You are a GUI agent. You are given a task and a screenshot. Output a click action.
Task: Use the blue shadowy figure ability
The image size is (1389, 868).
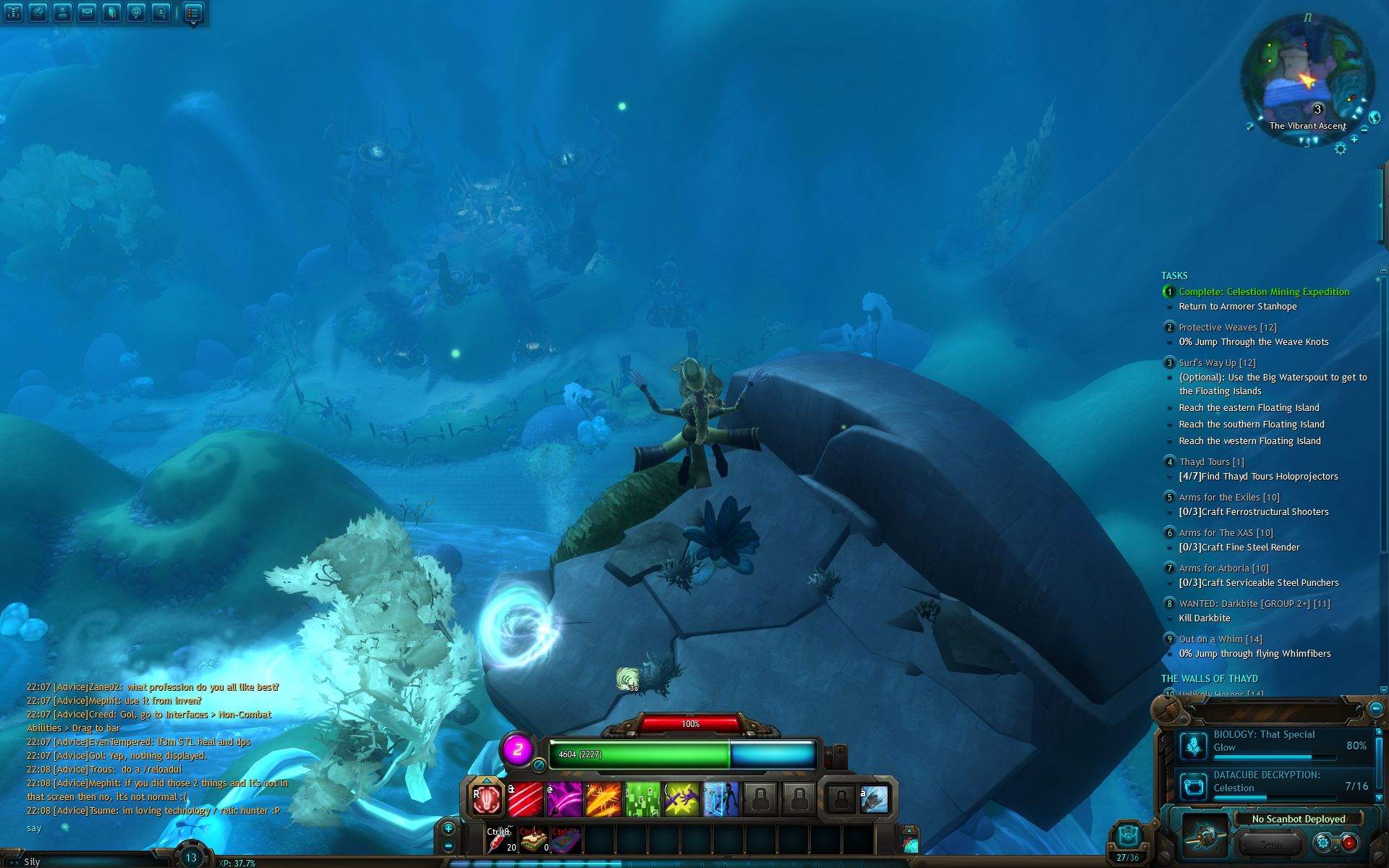click(721, 799)
